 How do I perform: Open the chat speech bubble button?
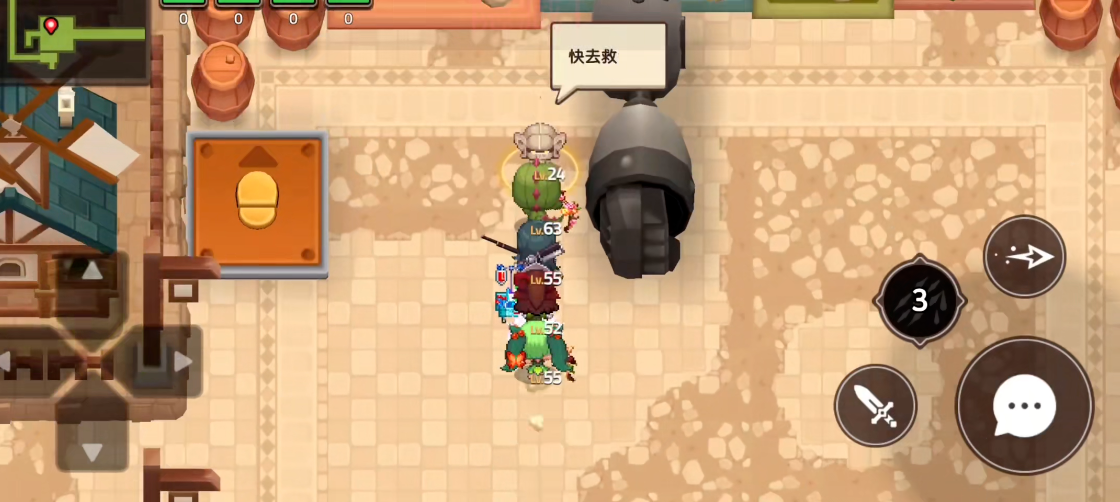point(1024,405)
